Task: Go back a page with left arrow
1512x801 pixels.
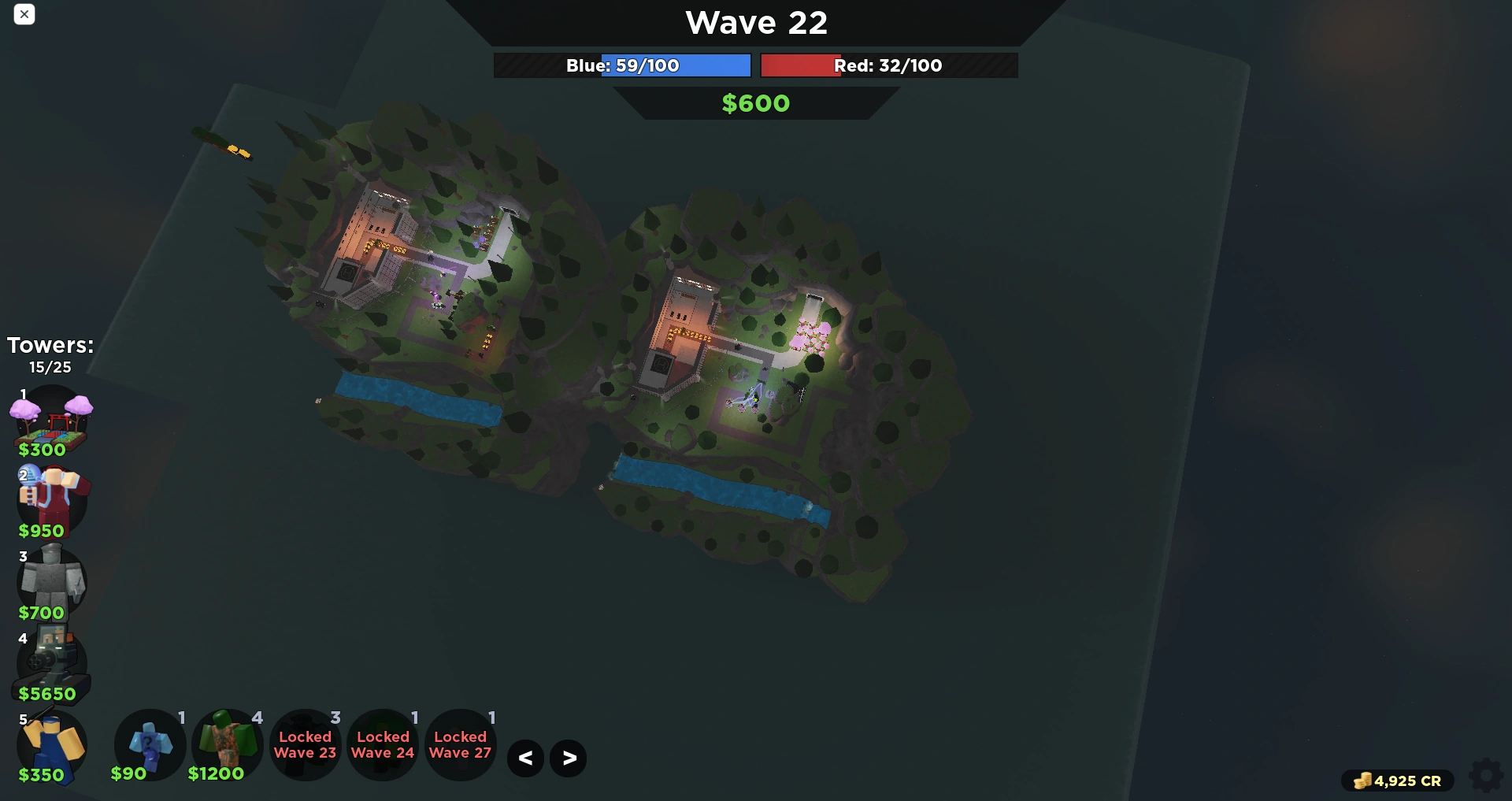Action: point(525,758)
